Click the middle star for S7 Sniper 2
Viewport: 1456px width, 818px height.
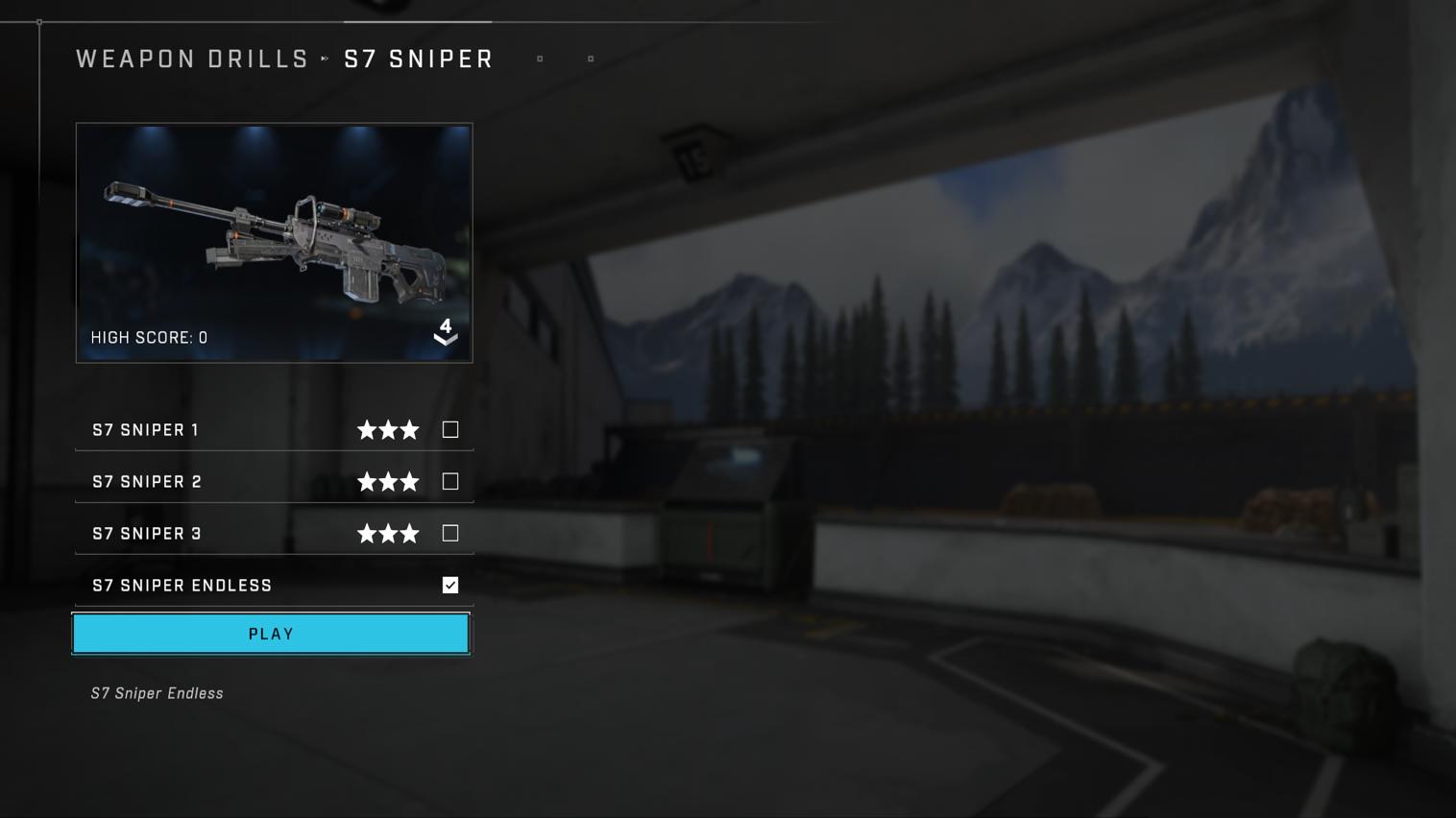389,481
